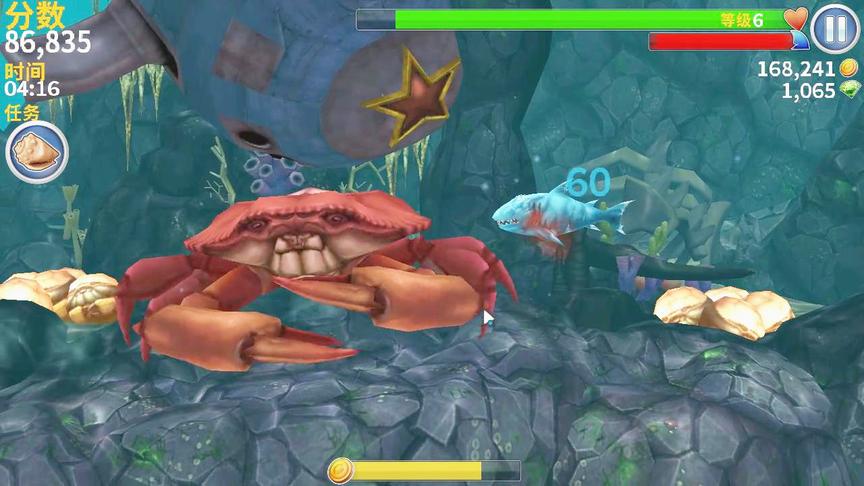
Task: Open the shell mission tracker icon
Action: (37, 152)
